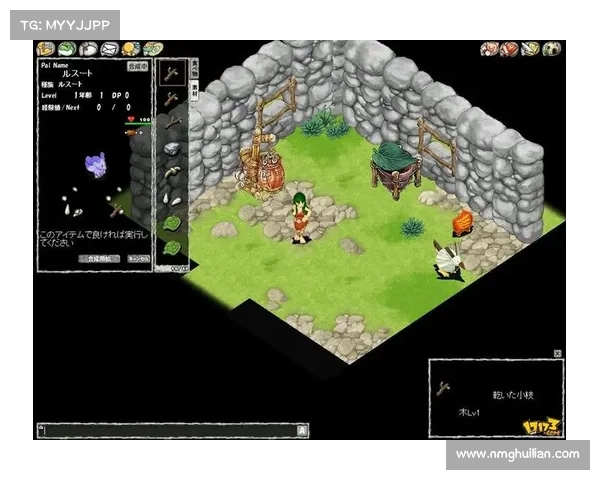
Task: Open the envelope mail icon
Action: click(110, 48)
